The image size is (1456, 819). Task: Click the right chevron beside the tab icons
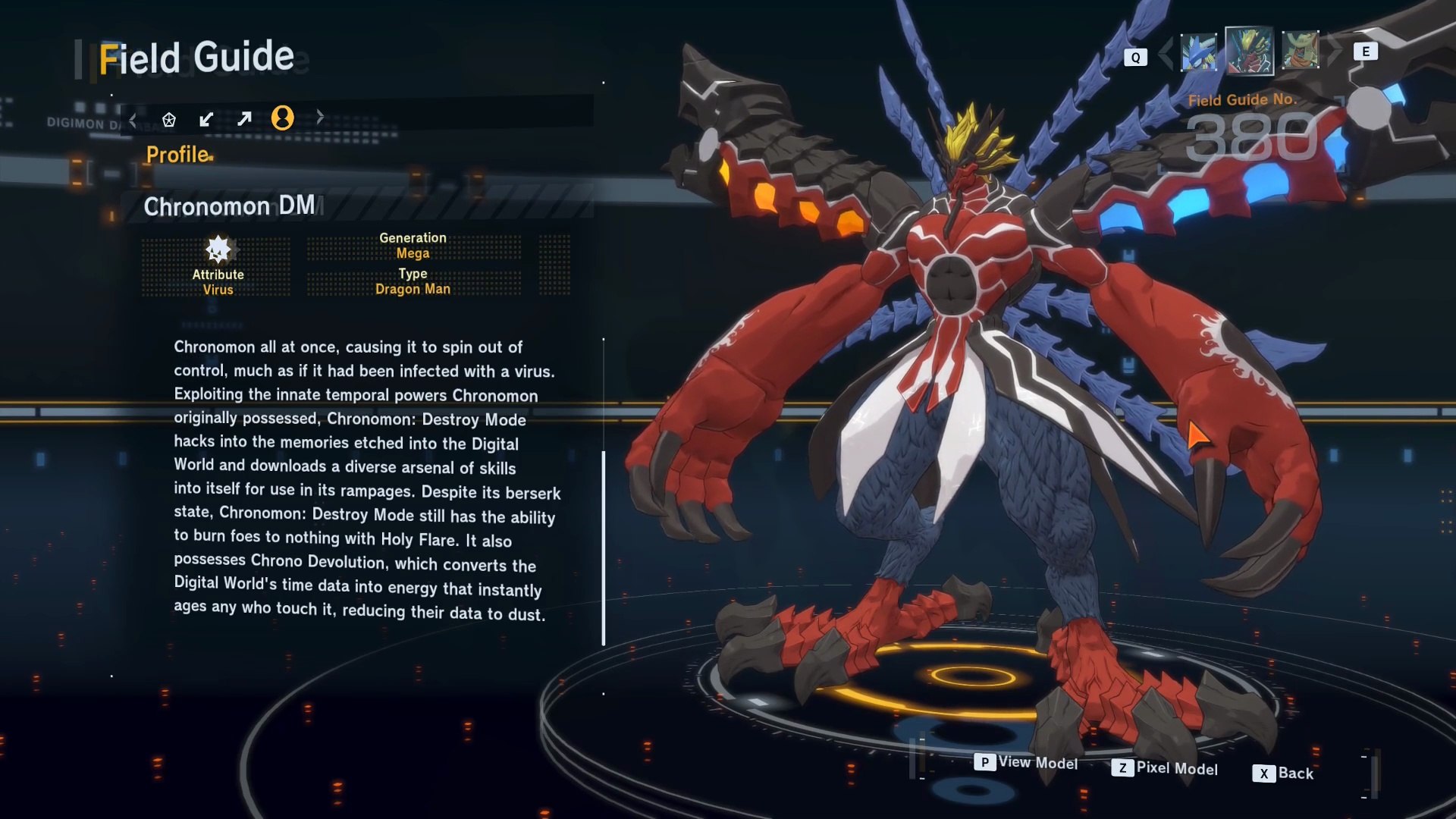pyautogui.click(x=320, y=117)
